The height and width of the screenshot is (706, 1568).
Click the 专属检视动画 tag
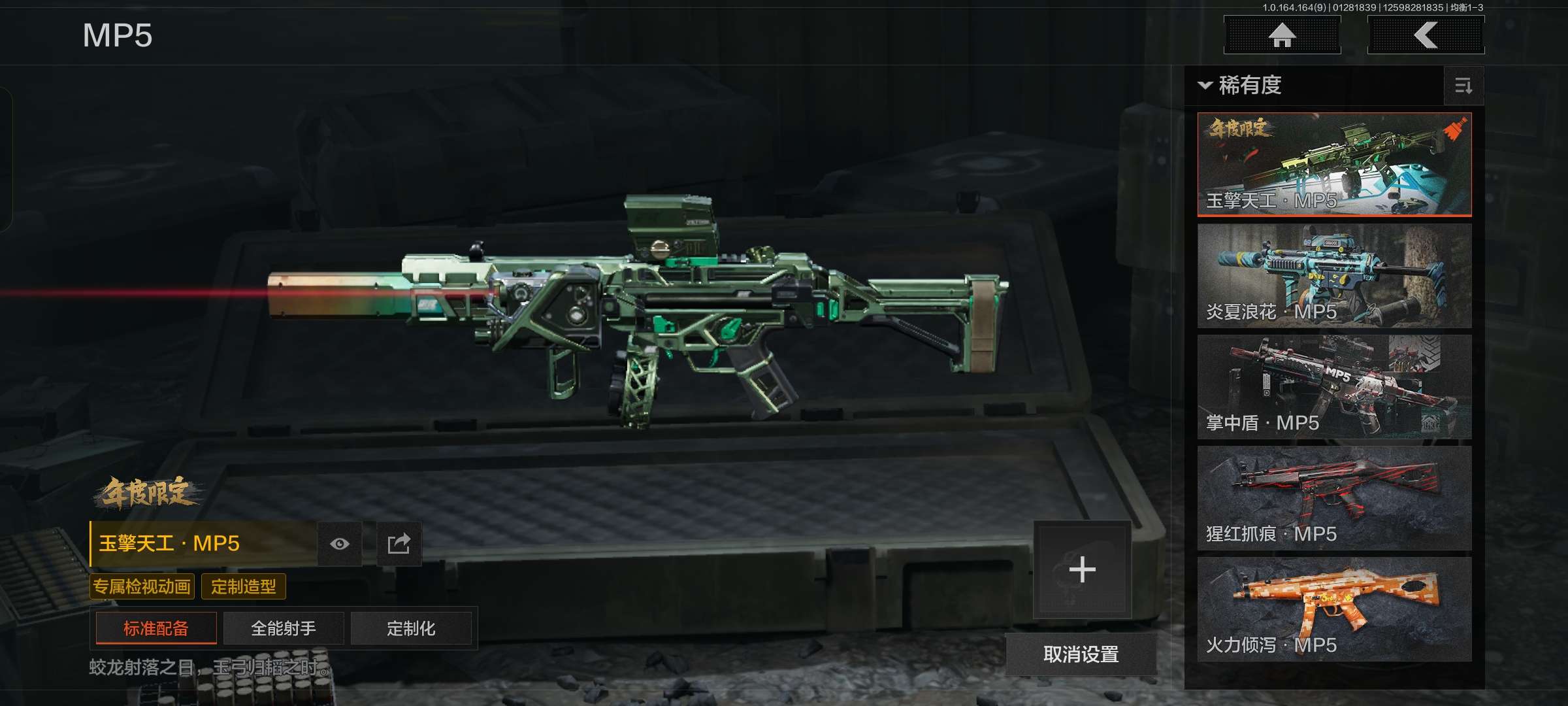pos(142,587)
